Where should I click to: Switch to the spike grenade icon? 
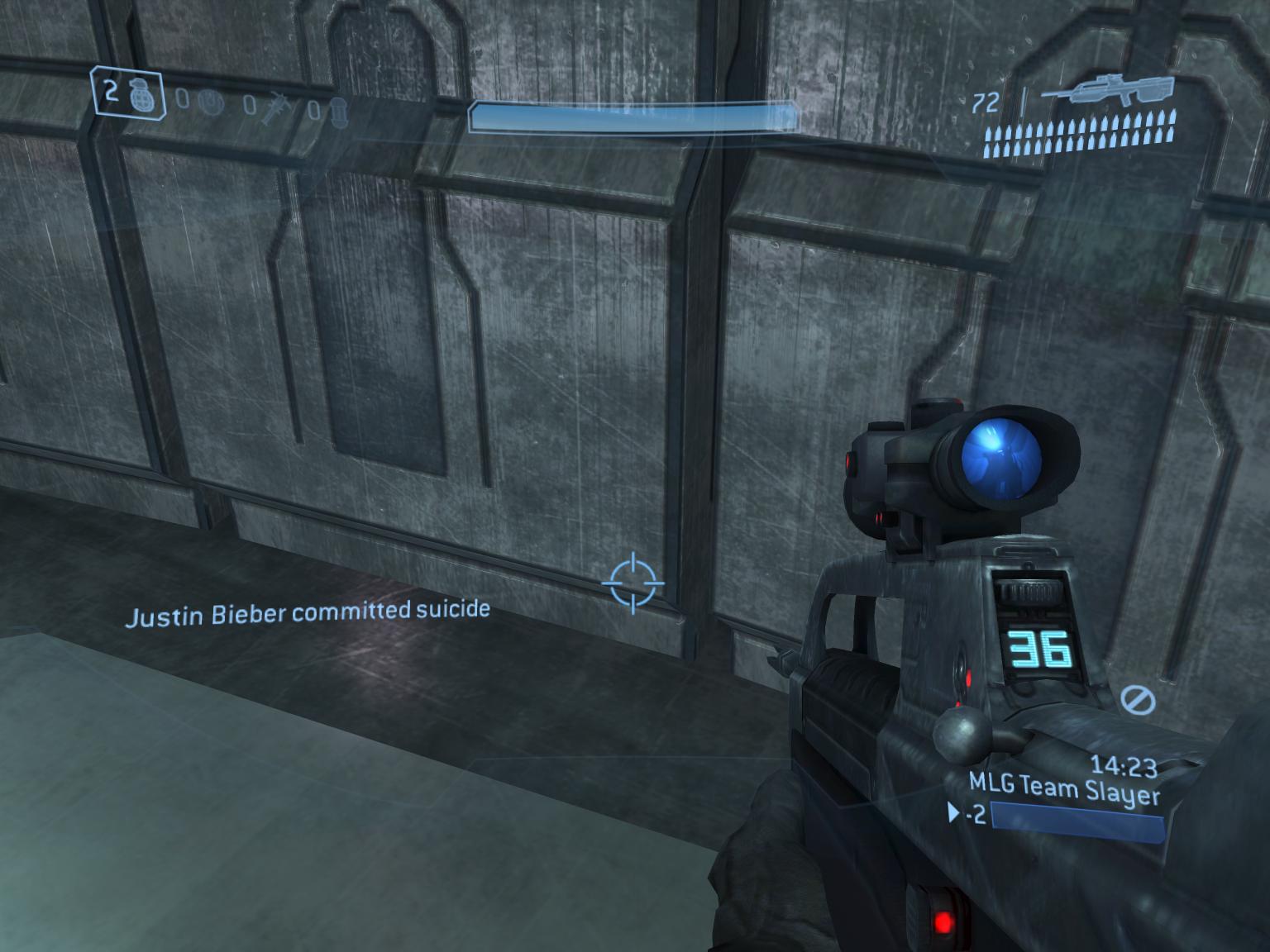273,107
